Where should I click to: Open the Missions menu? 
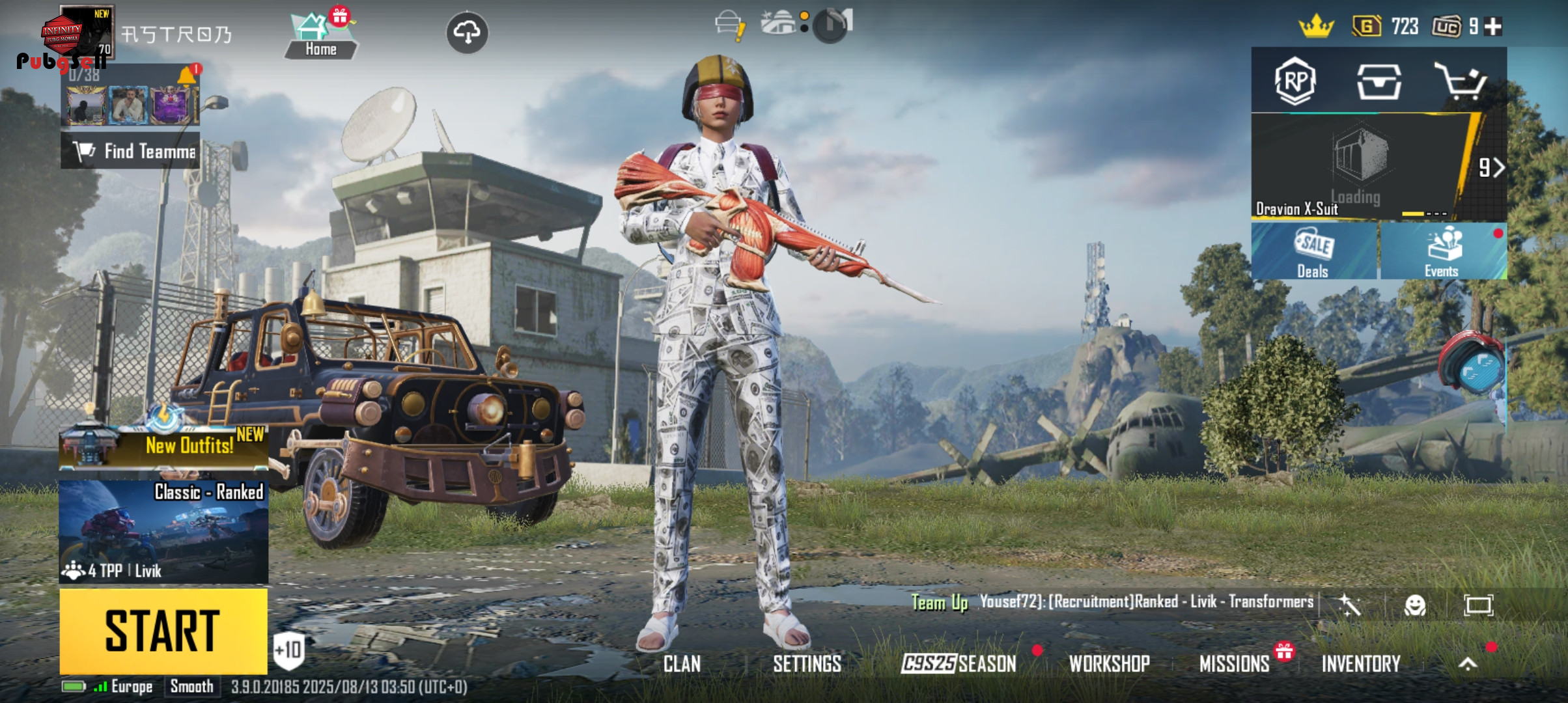click(x=1234, y=664)
